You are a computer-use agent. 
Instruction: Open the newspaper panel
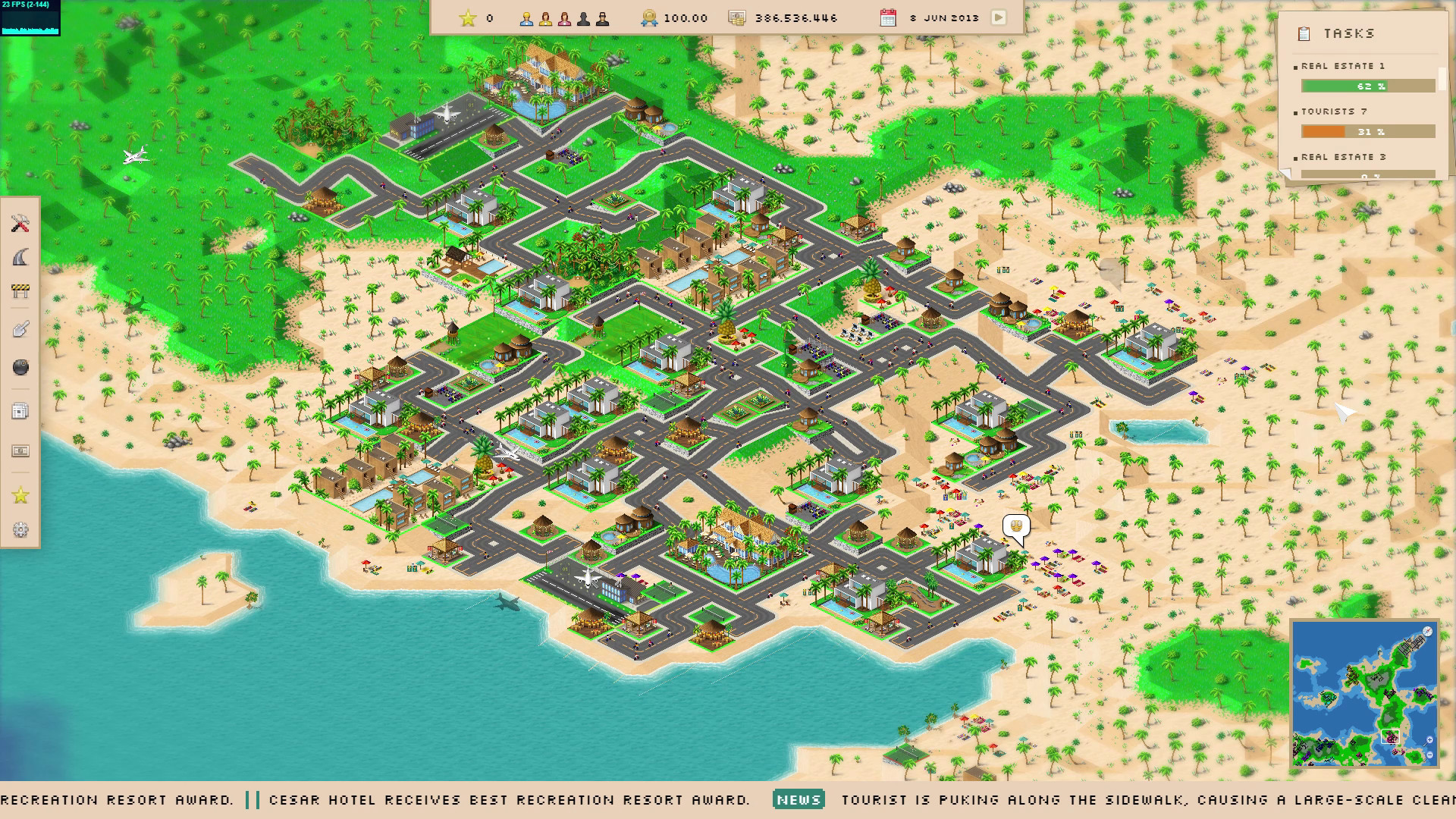coord(20,409)
